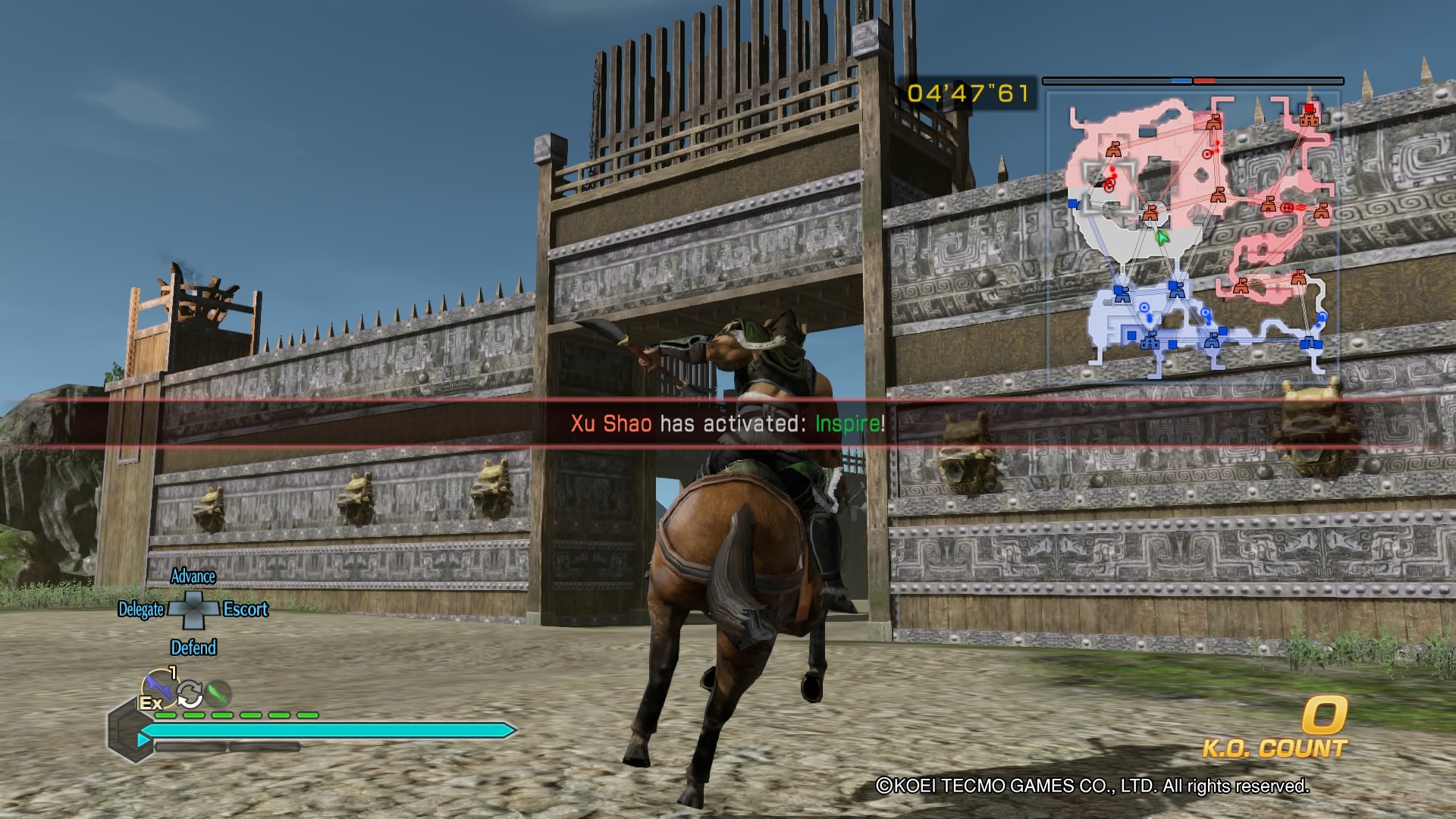Open the Advance order option
This screenshot has height=819, width=1456.
click(195, 576)
